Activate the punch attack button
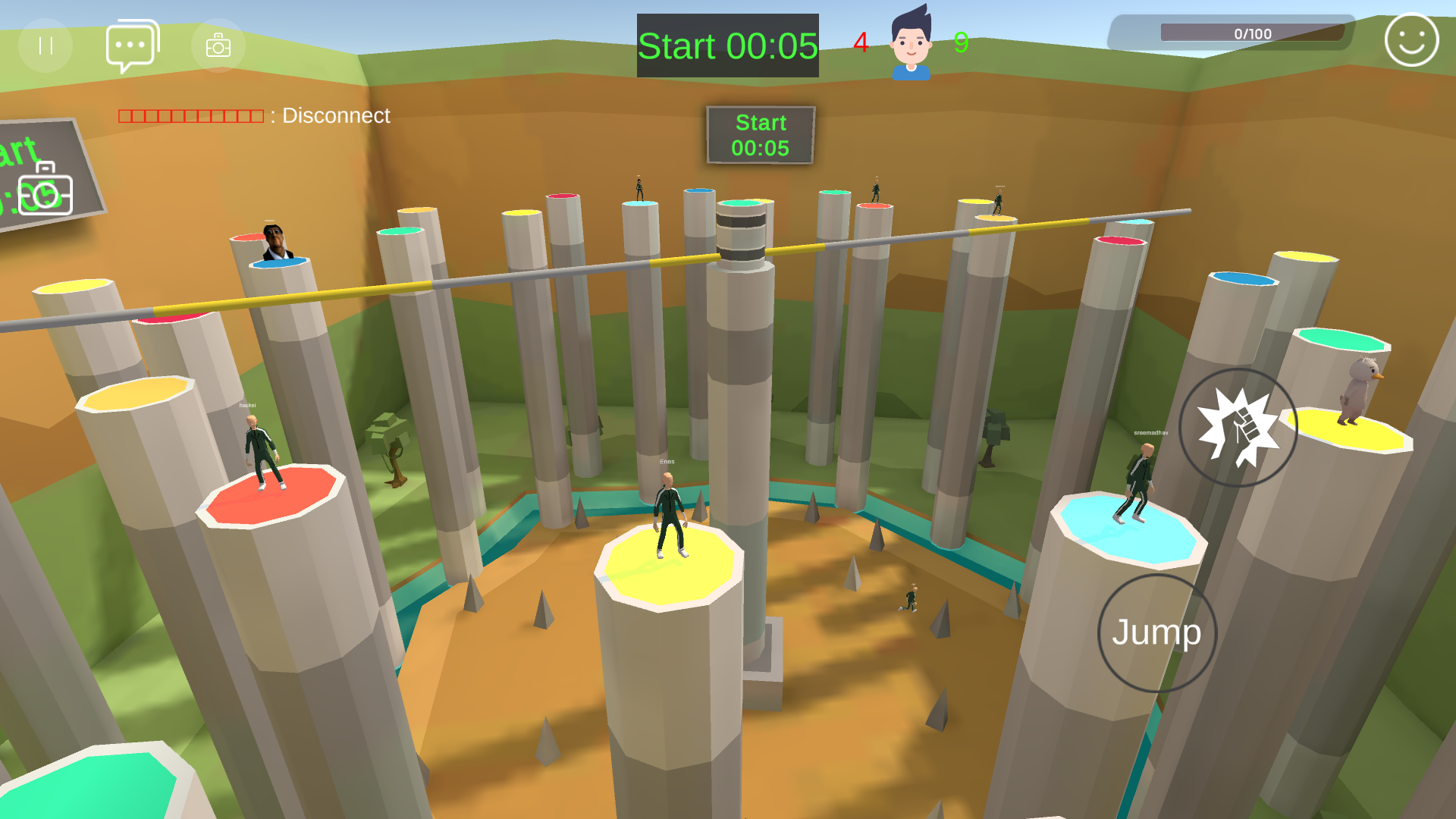This screenshot has width=1456, height=819. [x=1238, y=428]
